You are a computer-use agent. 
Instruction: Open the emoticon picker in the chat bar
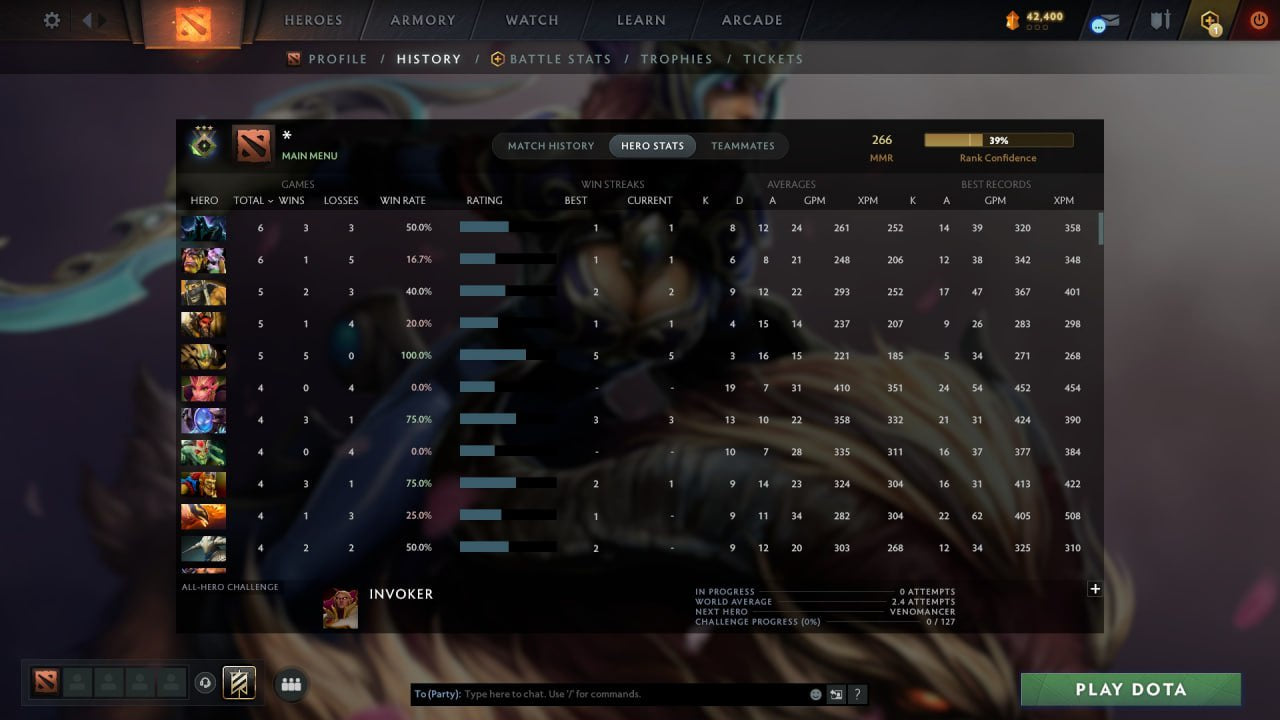pyautogui.click(x=813, y=693)
